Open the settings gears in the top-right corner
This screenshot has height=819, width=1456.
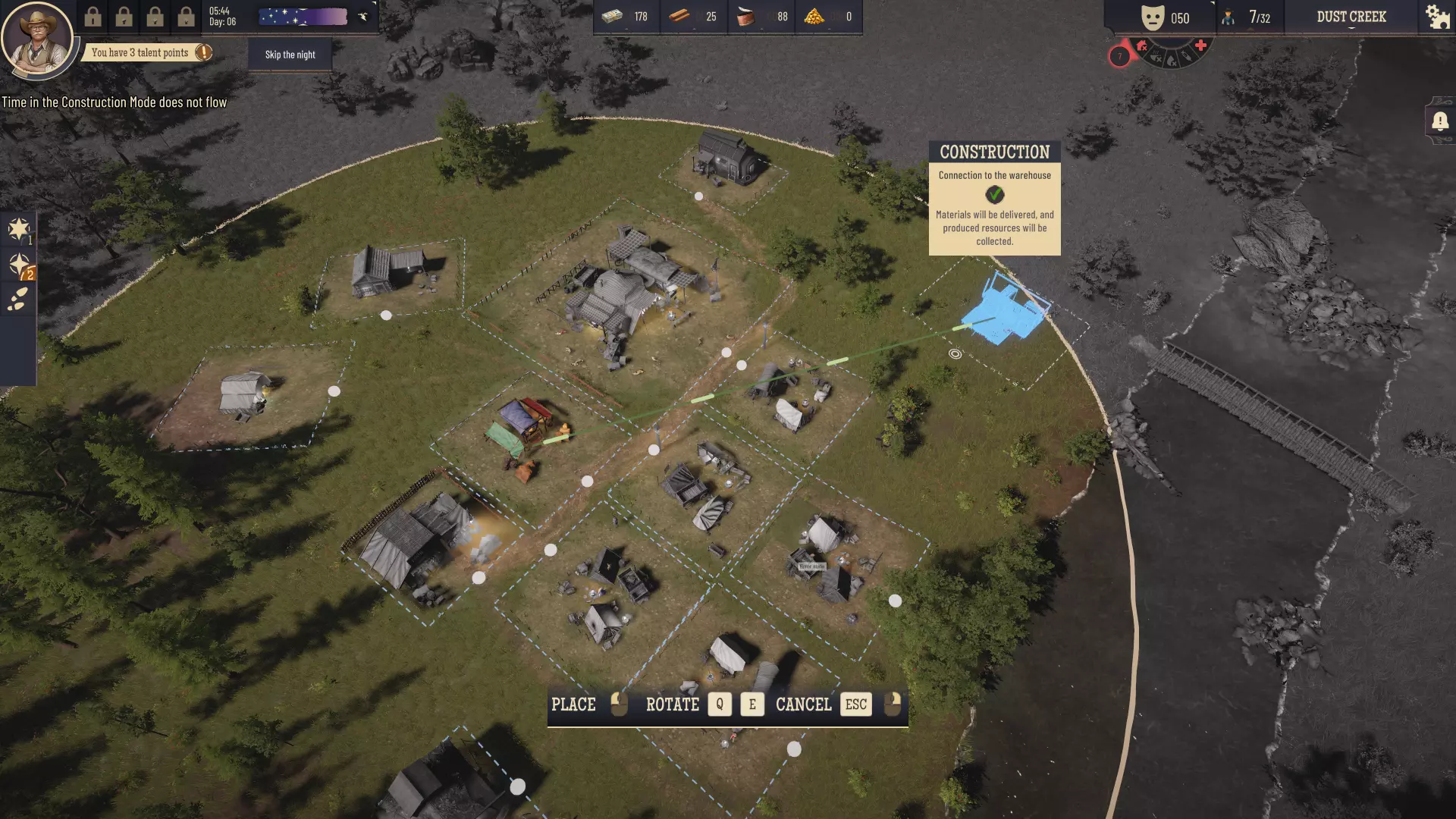(1437, 16)
